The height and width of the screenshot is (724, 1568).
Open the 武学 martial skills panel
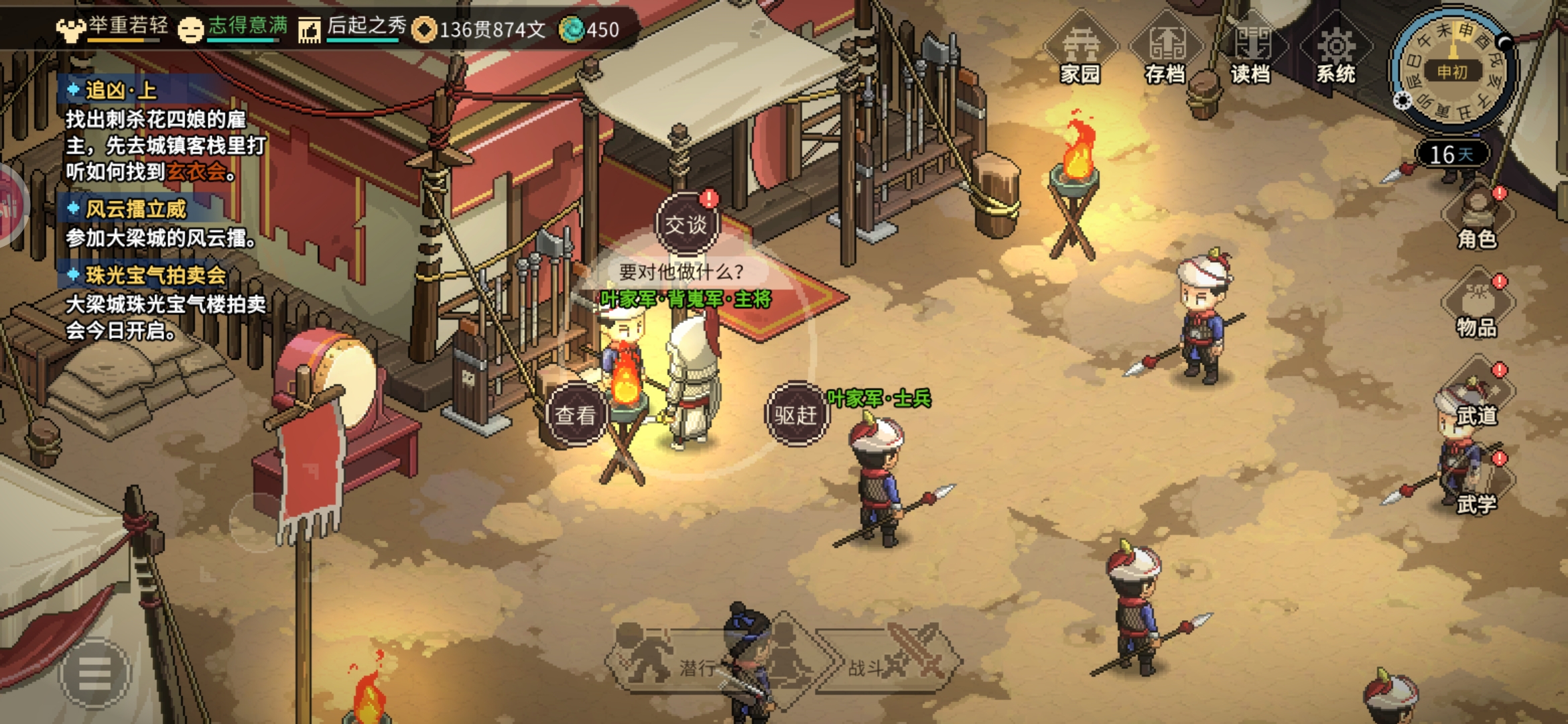[x=1476, y=486]
